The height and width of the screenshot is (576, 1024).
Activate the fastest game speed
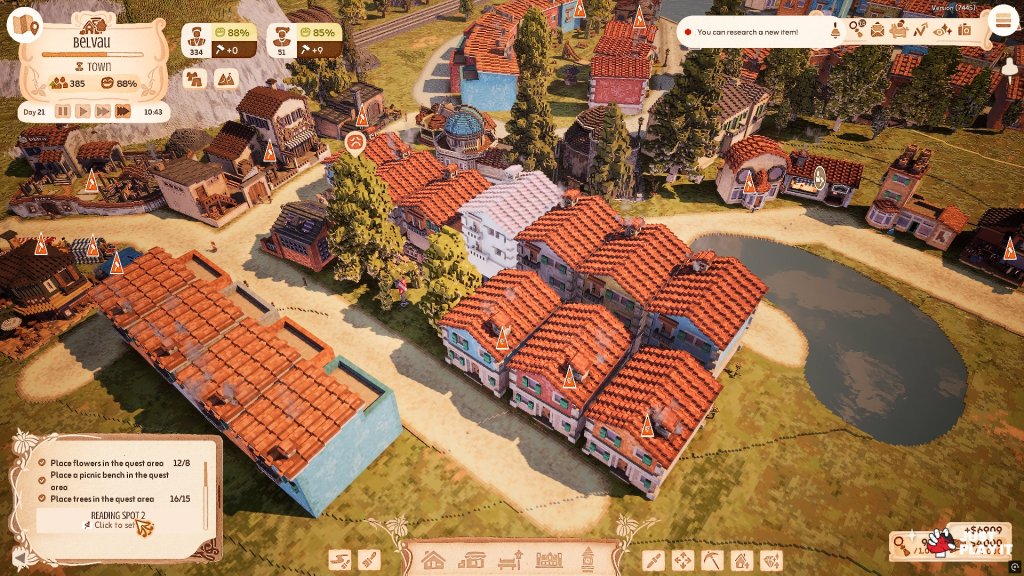click(122, 112)
